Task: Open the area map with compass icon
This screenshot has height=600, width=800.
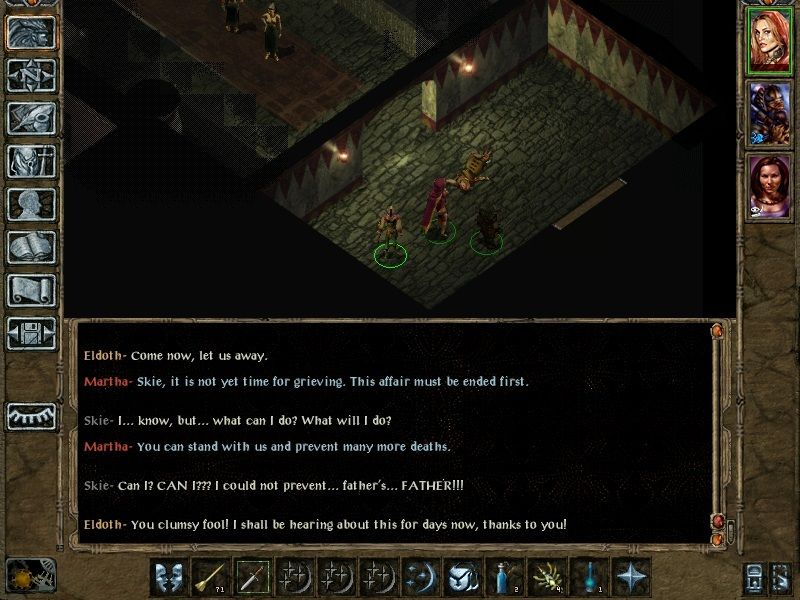Action: coord(31,76)
